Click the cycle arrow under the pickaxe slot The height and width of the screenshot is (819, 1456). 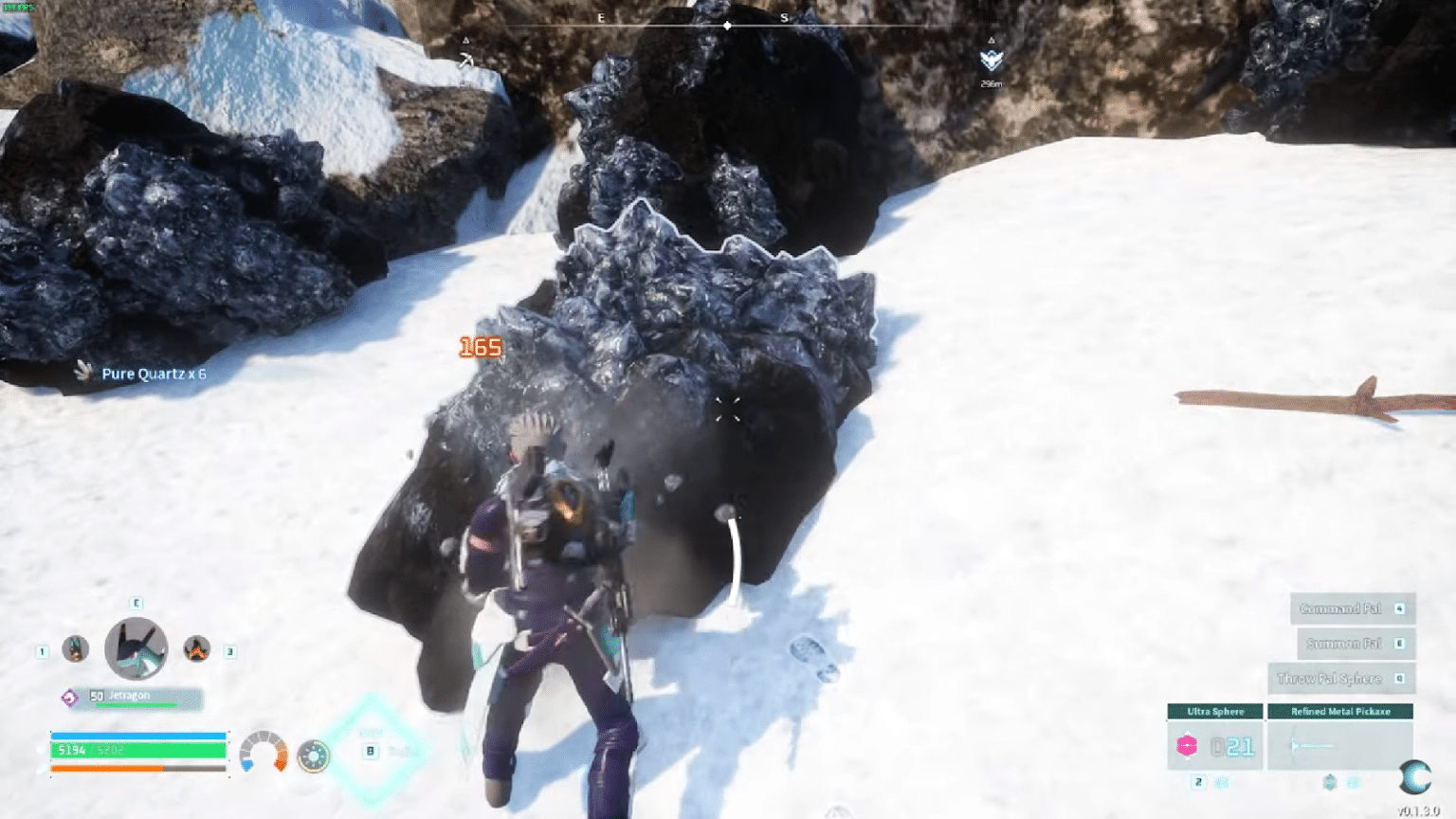(x=1352, y=782)
